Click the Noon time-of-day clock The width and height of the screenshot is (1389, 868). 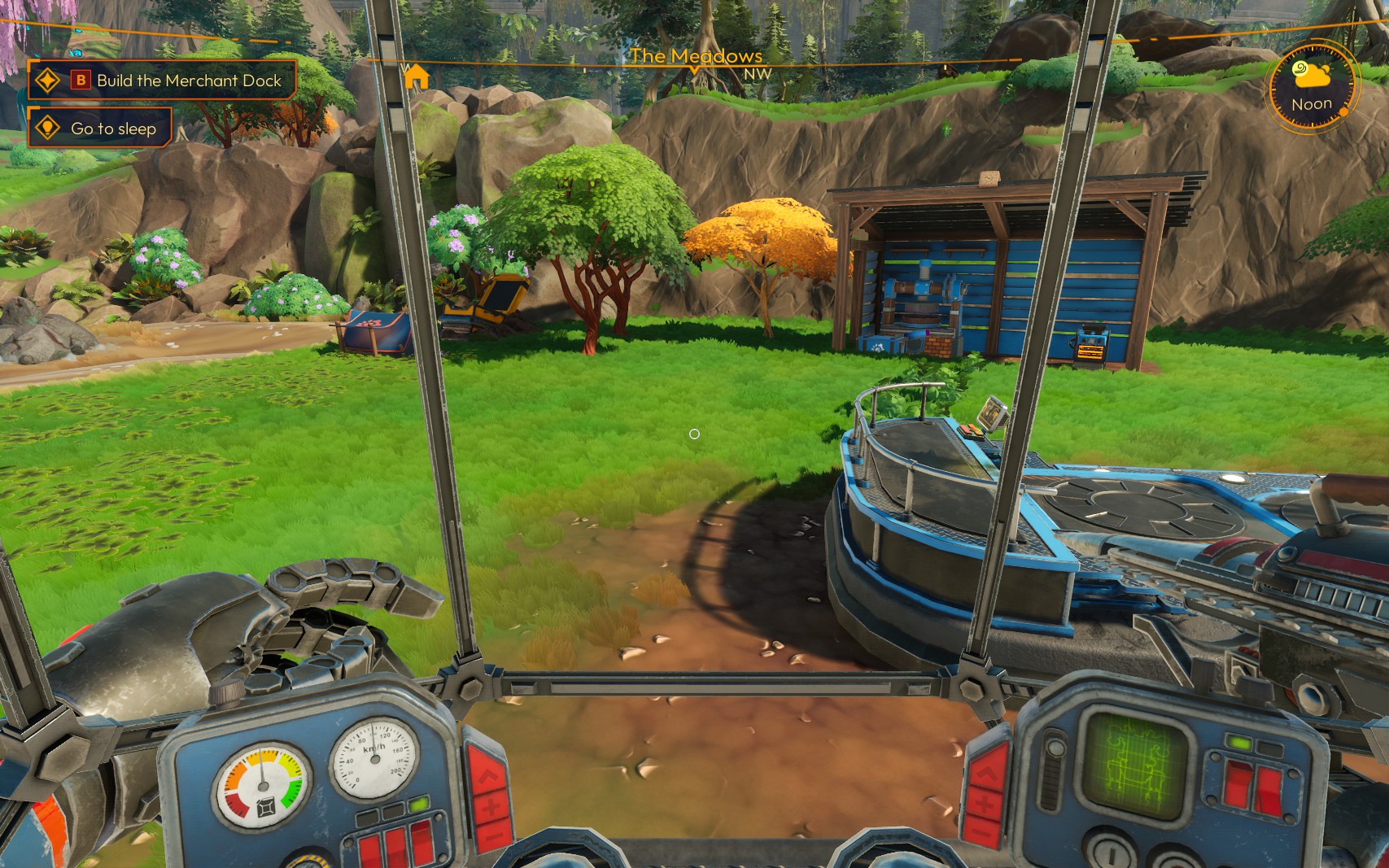pos(1311,88)
